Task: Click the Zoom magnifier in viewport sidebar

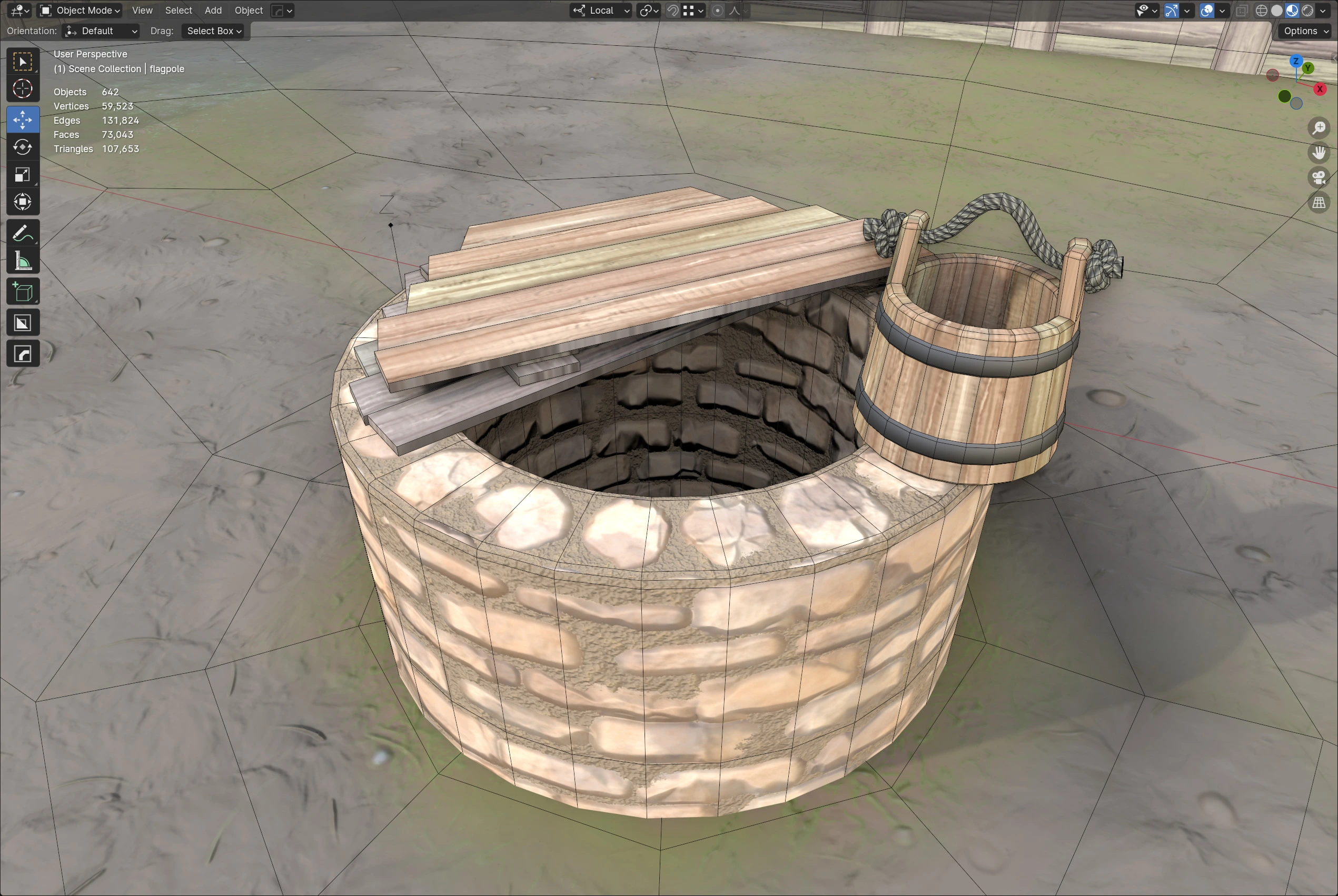Action: (1319, 127)
